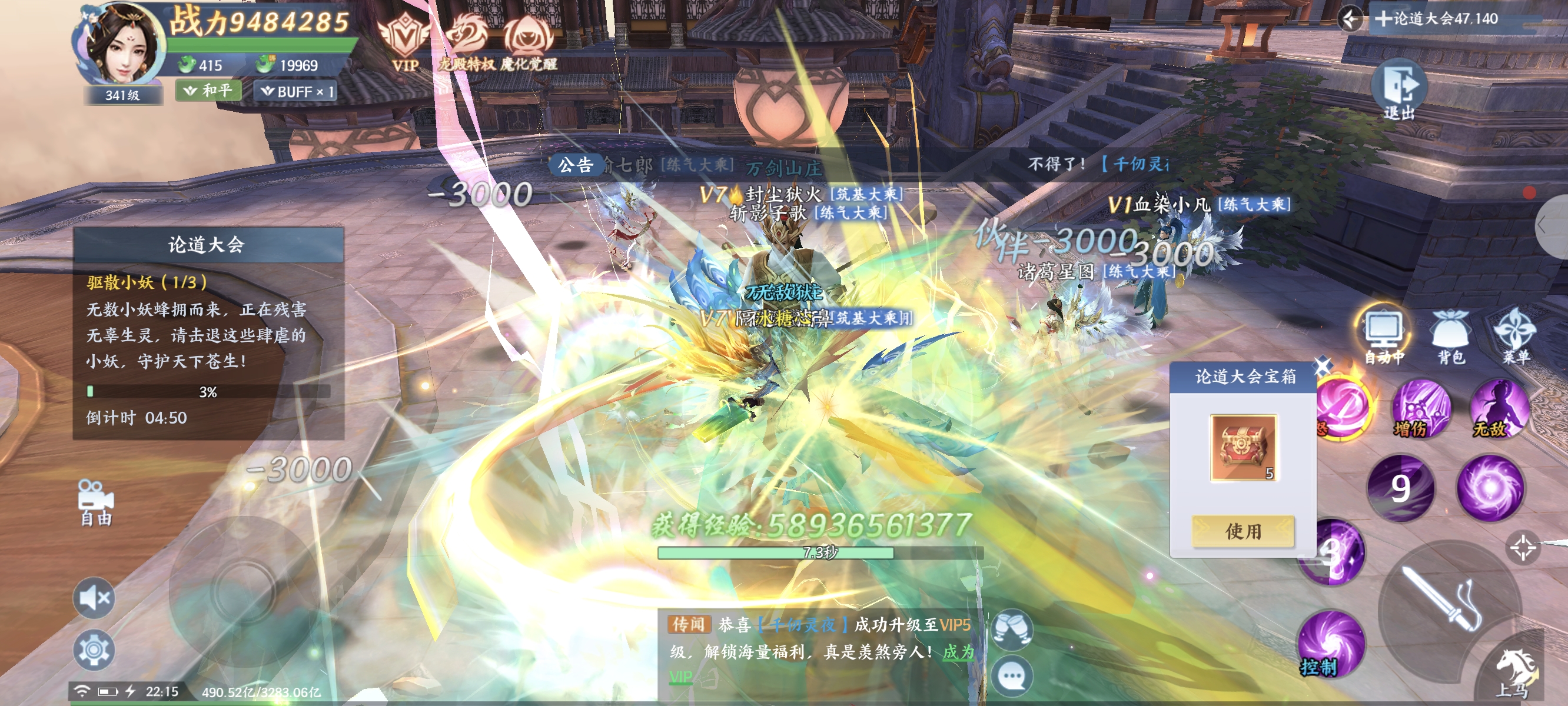Exit the arena with 退出 button
The width and height of the screenshot is (1568, 706).
pyautogui.click(x=1400, y=89)
